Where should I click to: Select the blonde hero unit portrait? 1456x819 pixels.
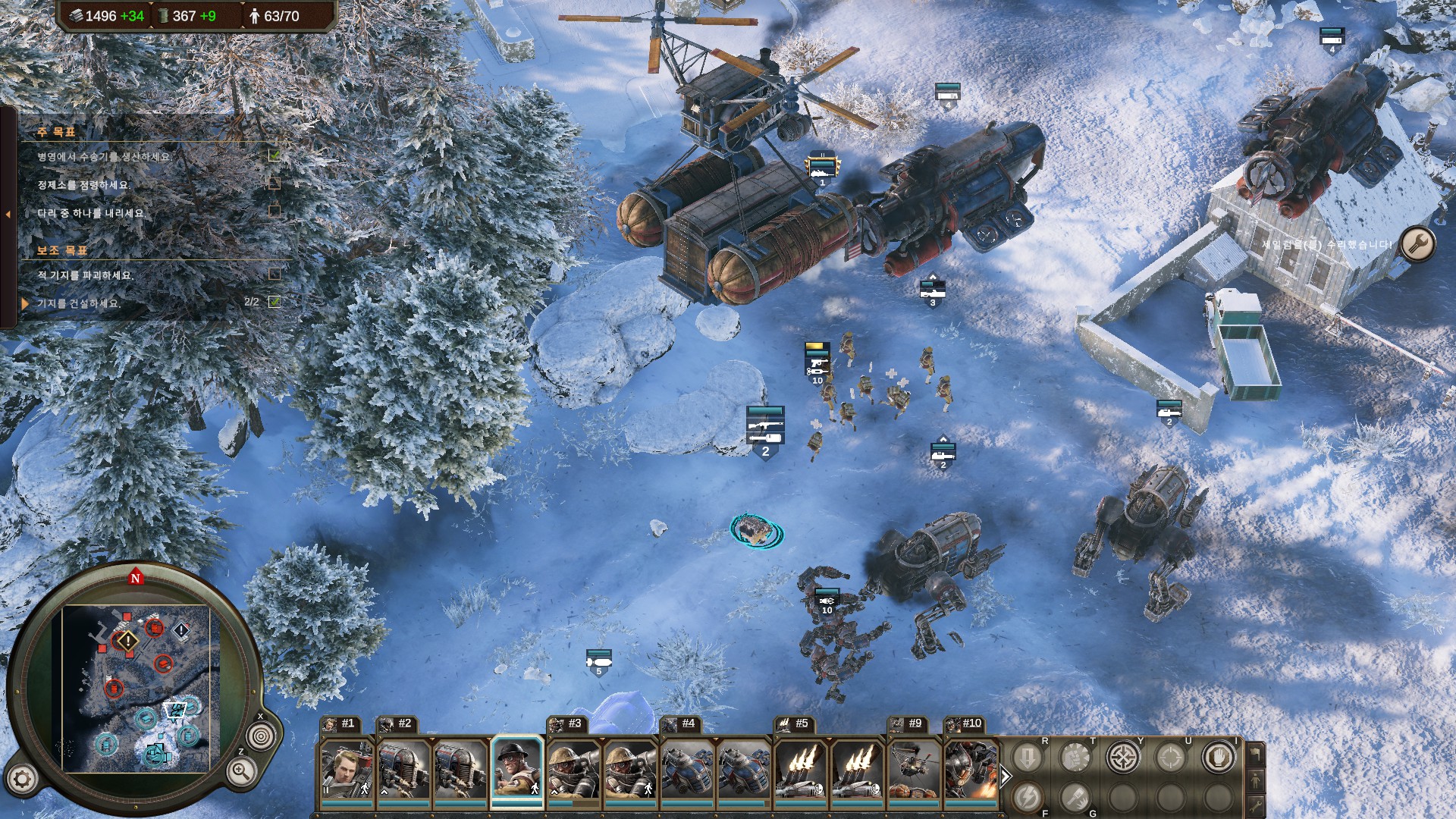[347, 770]
